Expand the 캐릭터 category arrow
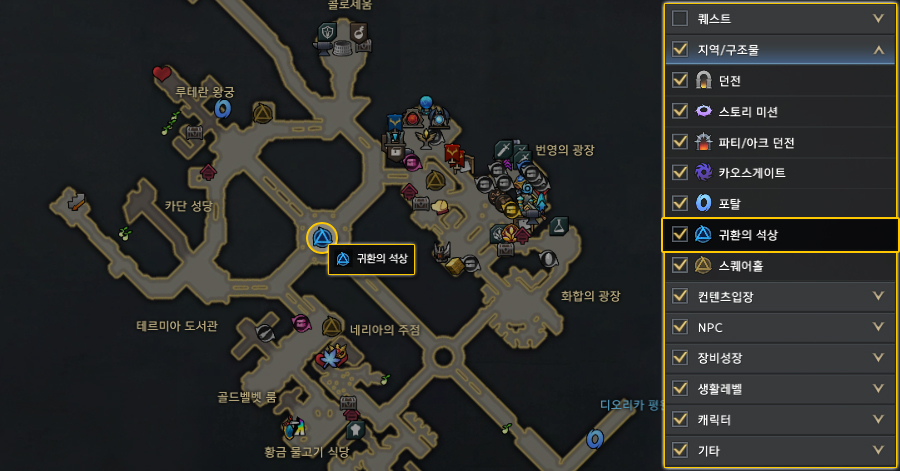 (878, 419)
